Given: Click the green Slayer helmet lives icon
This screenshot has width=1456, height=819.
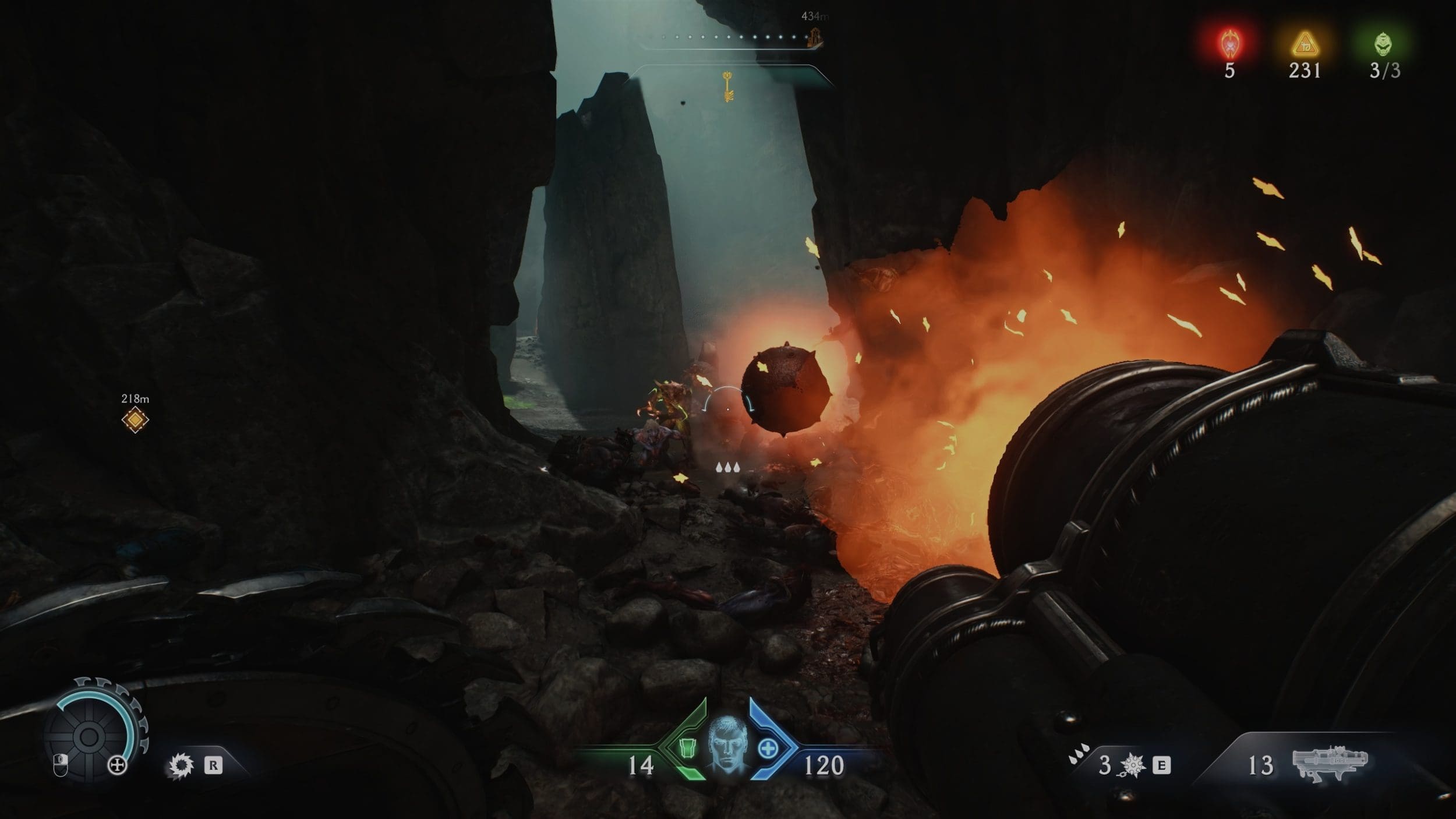Looking at the screenshot, I should [1384, 44].
